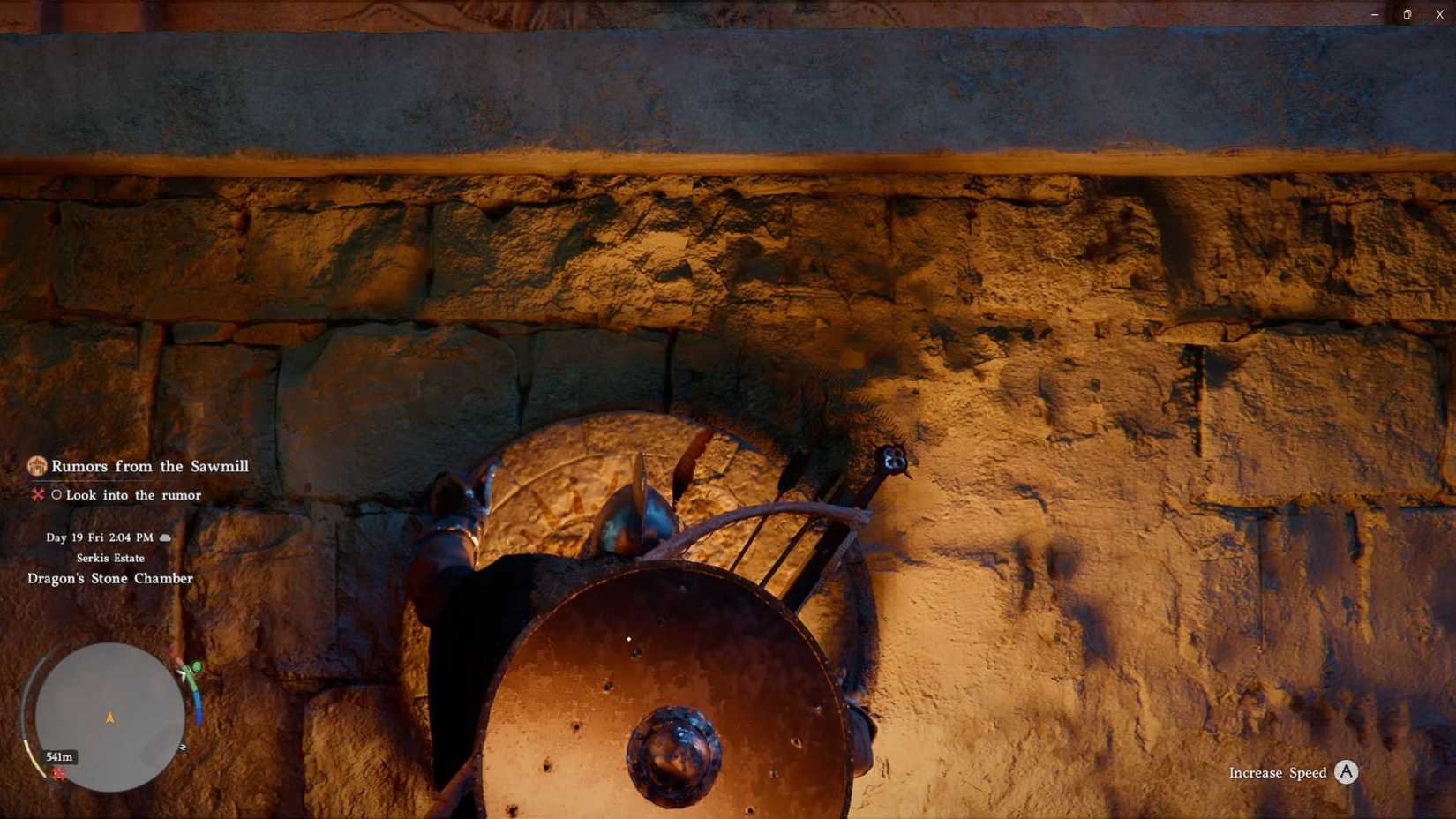Click Increase Speed
This screenshot has height=819, width=1456.
1278,772
